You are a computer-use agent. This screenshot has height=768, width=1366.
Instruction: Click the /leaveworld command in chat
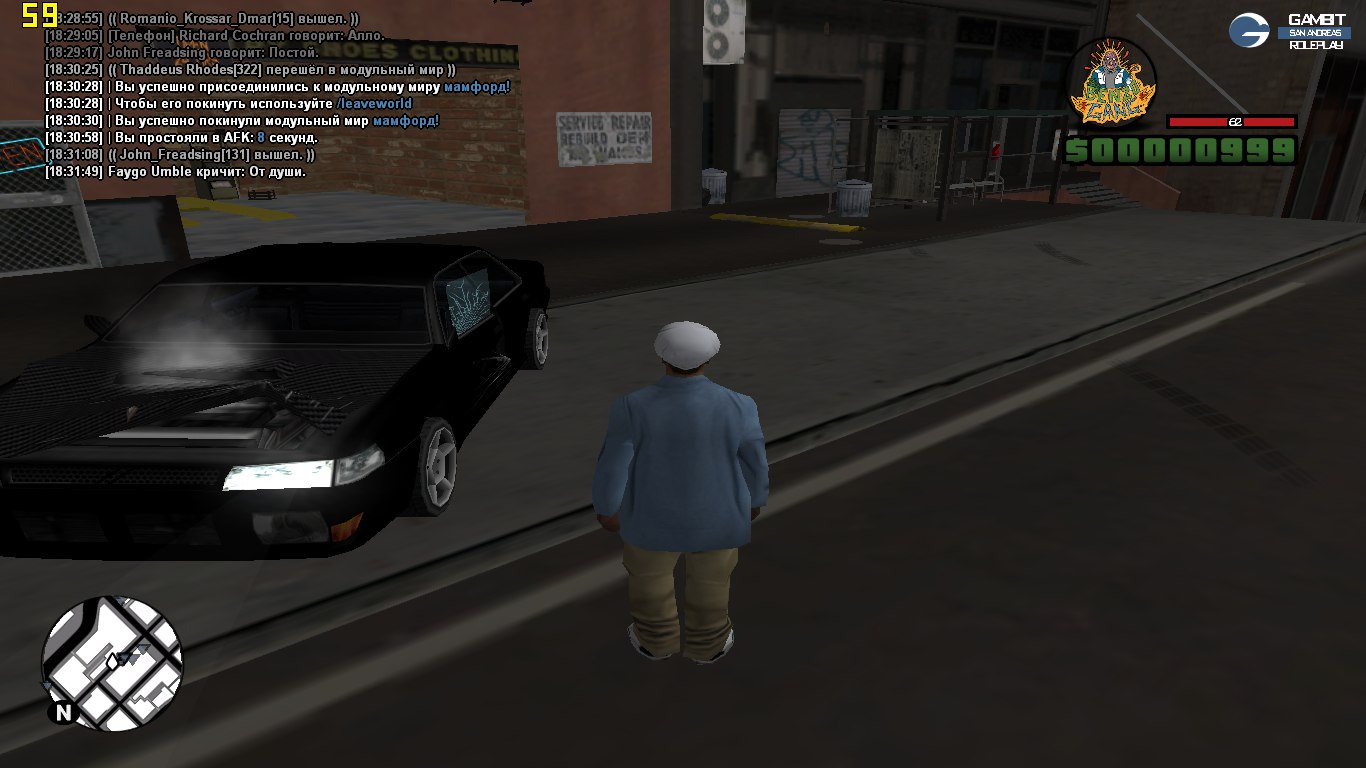pyautogui.click(x=374, y=104)
